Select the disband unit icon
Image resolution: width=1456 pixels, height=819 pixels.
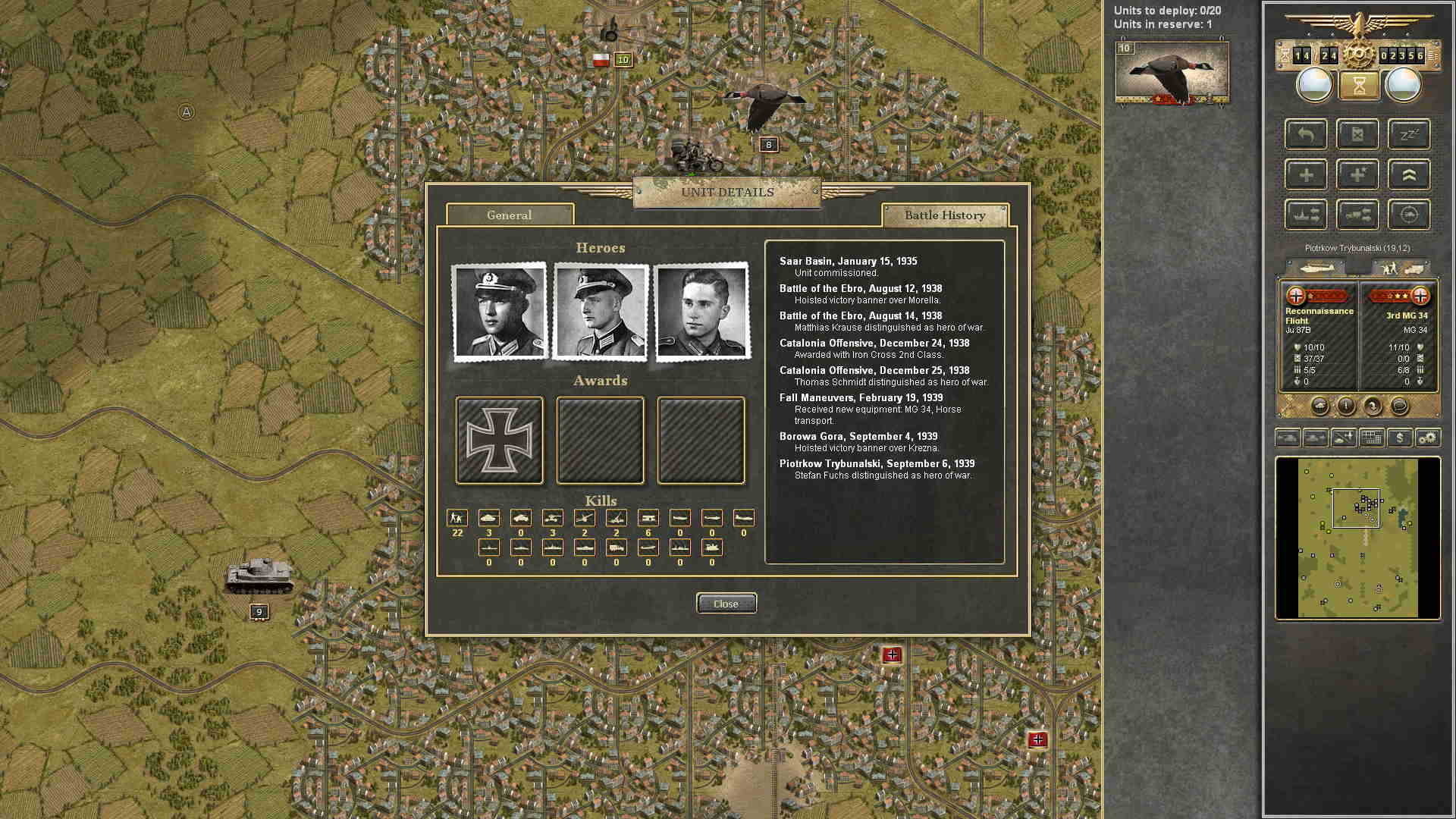point(1357,134)
